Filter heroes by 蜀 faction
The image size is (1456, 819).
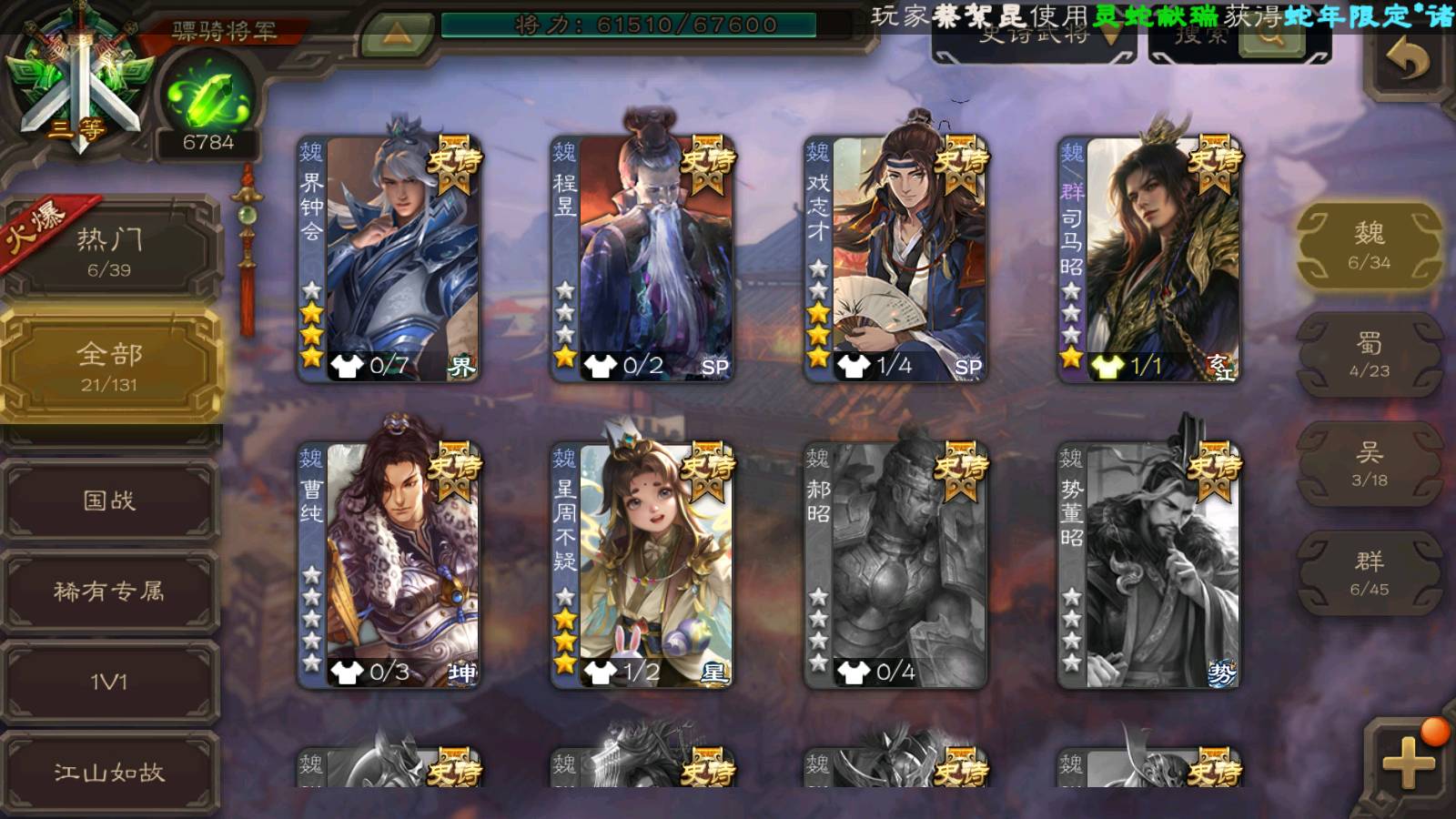pos(1369,355)
